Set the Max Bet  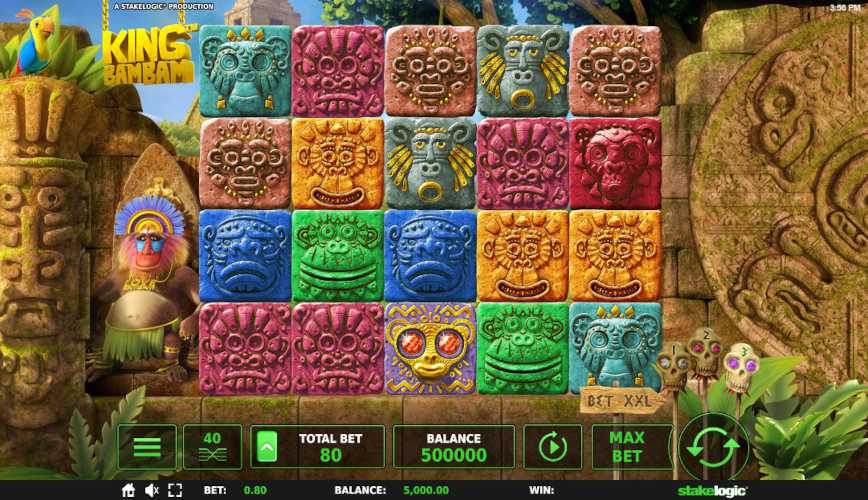point(626,447)
